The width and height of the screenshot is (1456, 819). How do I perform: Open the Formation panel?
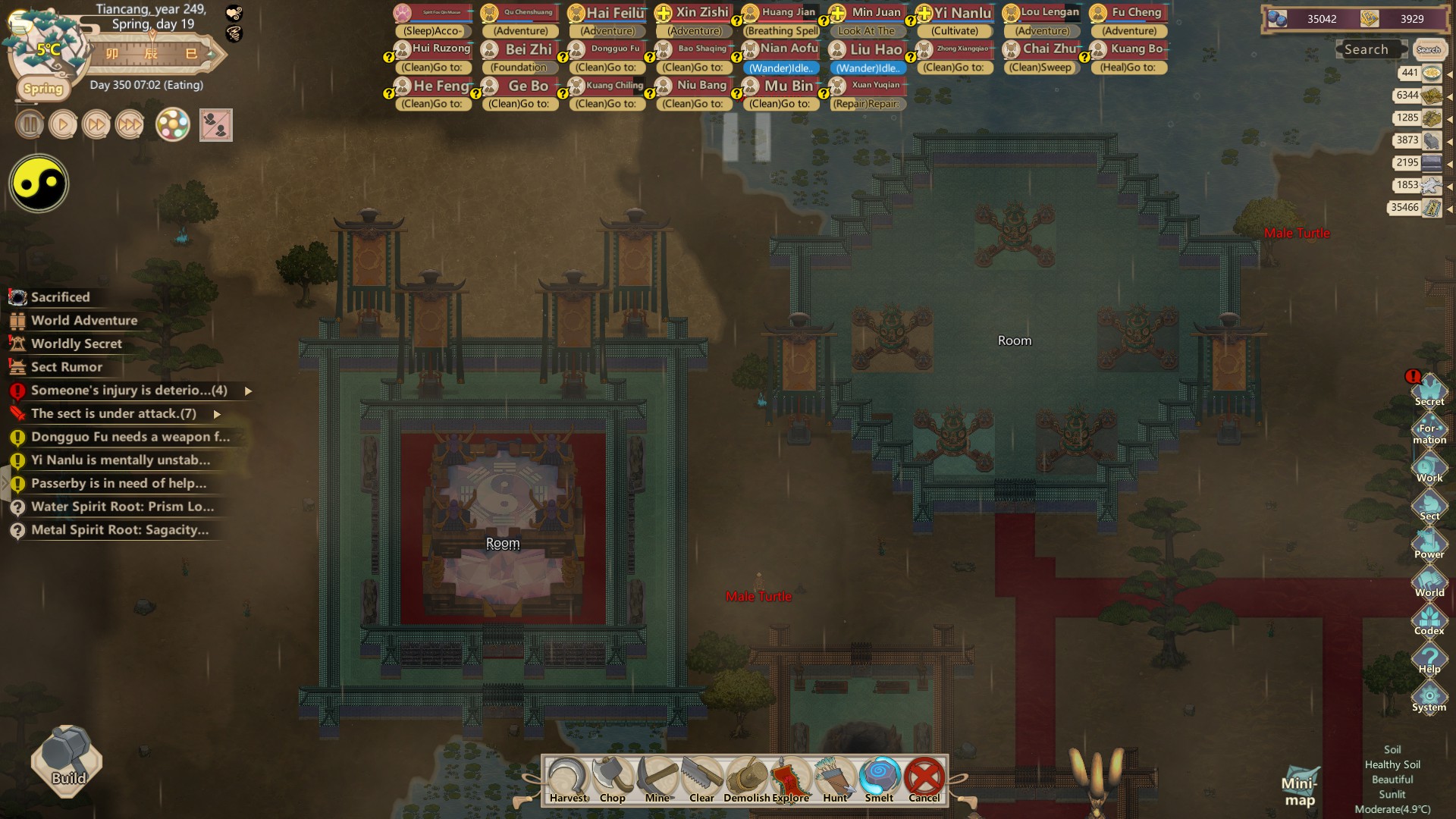tap(1430, 428)
